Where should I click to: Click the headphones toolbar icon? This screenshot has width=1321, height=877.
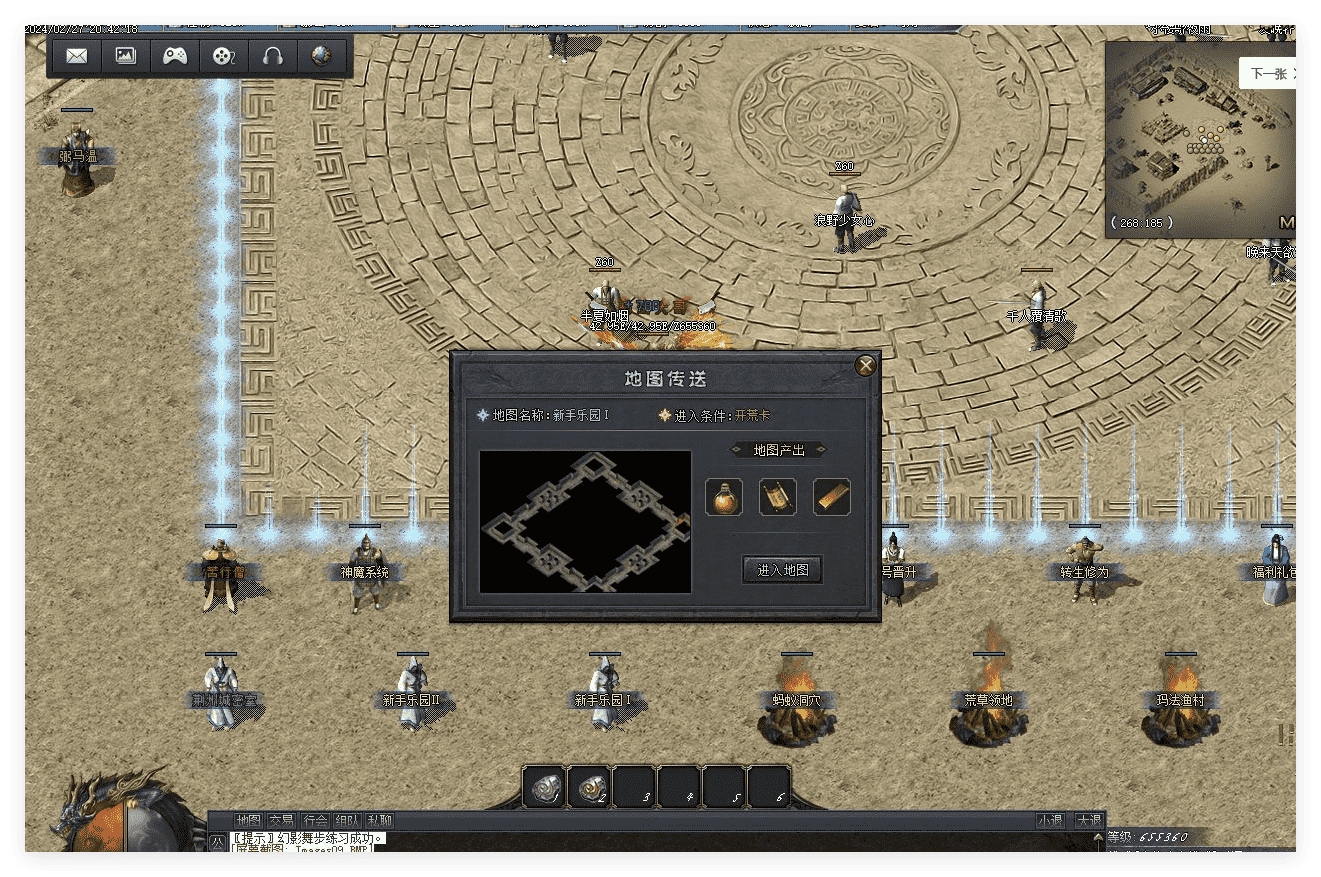pyautogui.click(x=272, y=56)
